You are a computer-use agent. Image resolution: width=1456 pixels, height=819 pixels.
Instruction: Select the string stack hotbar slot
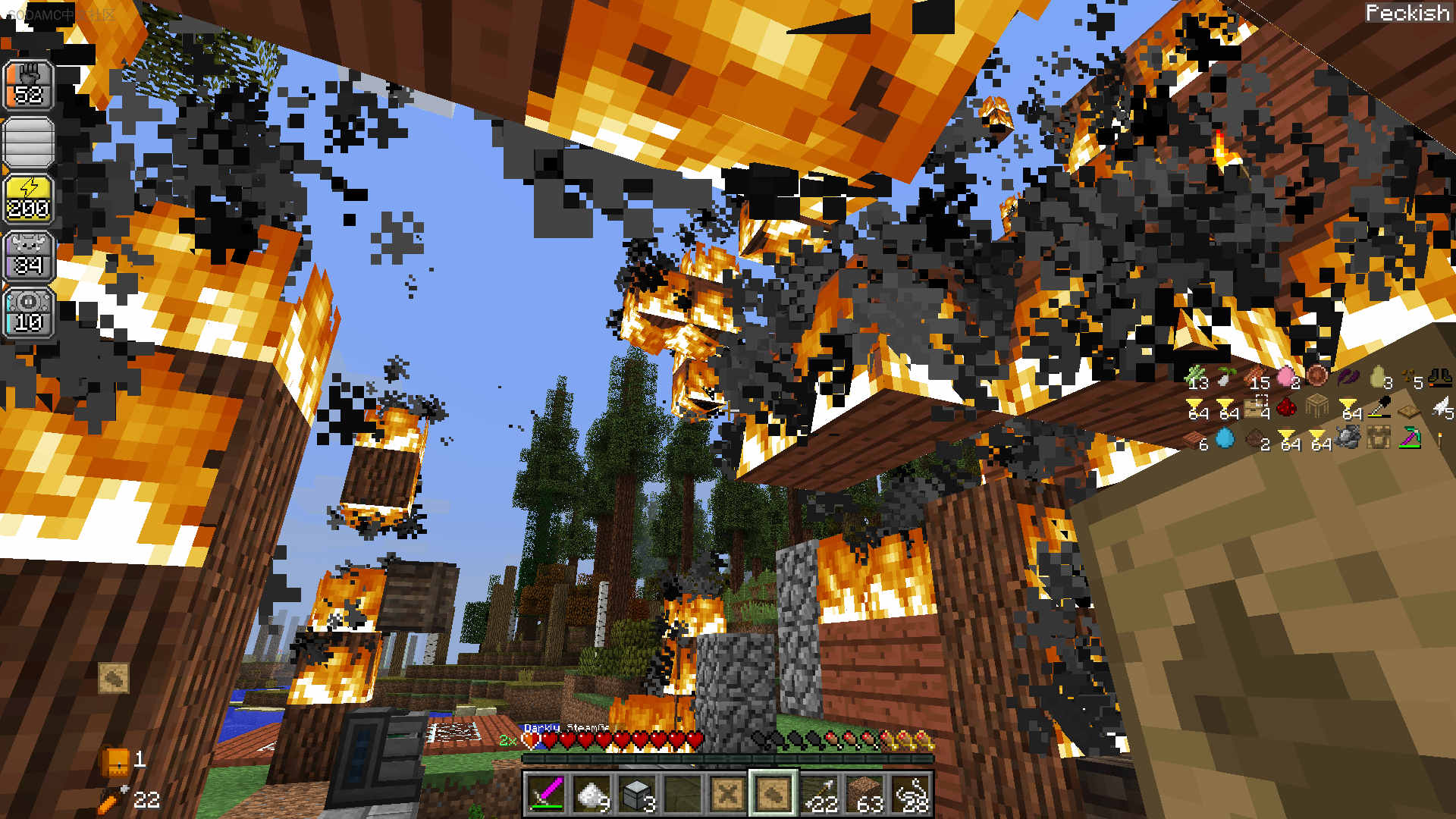click(910, 793)
